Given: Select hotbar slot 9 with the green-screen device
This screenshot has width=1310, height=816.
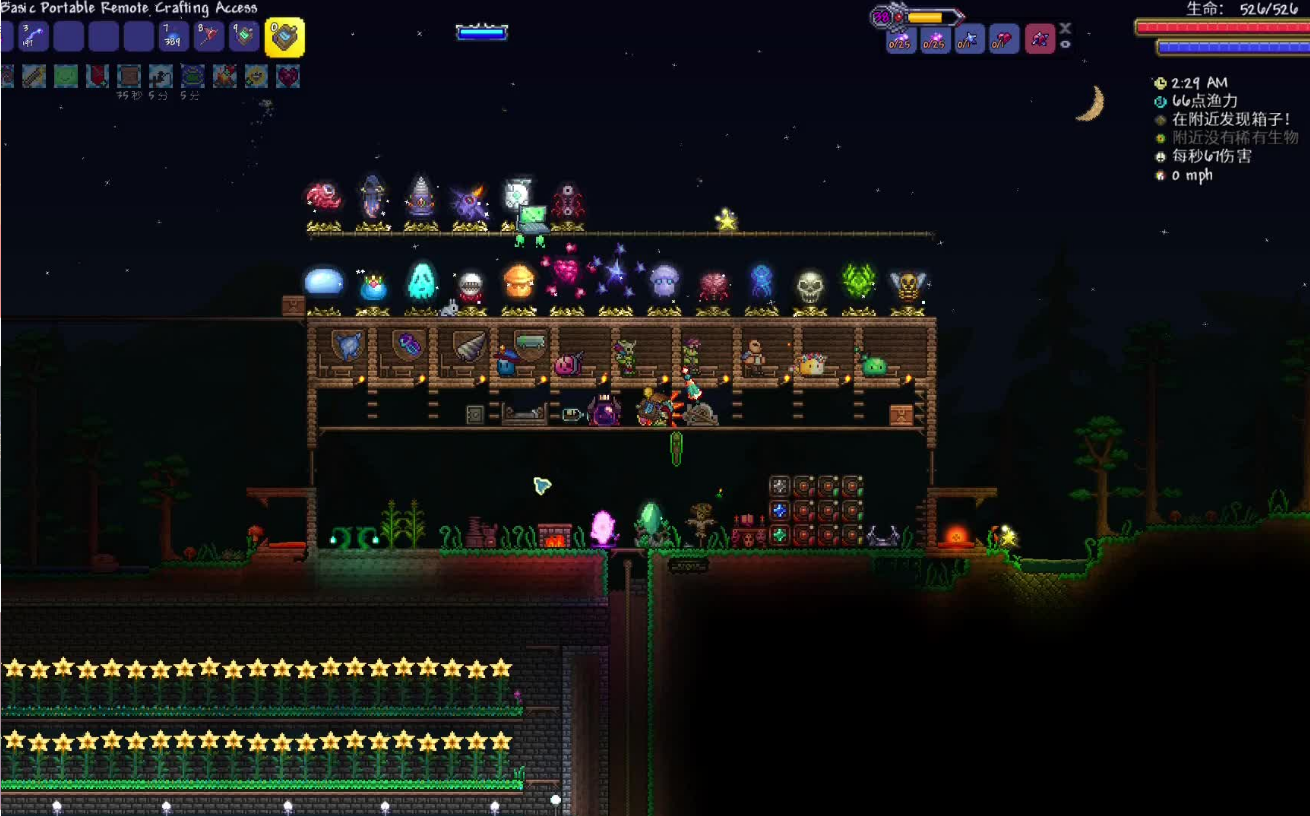Looking at the screenshot, I should pos(244,37).
